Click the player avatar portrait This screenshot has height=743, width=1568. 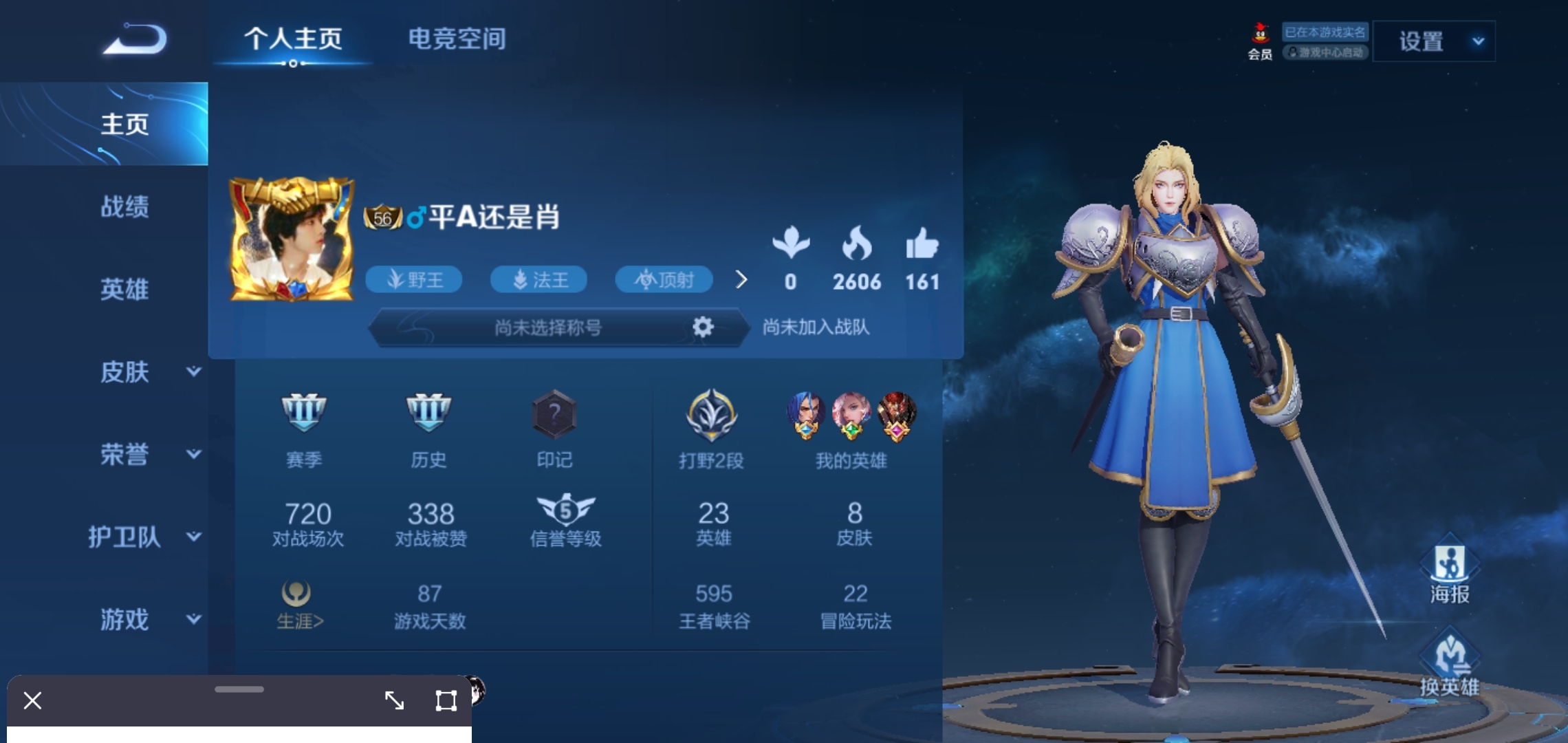[292, 240]
